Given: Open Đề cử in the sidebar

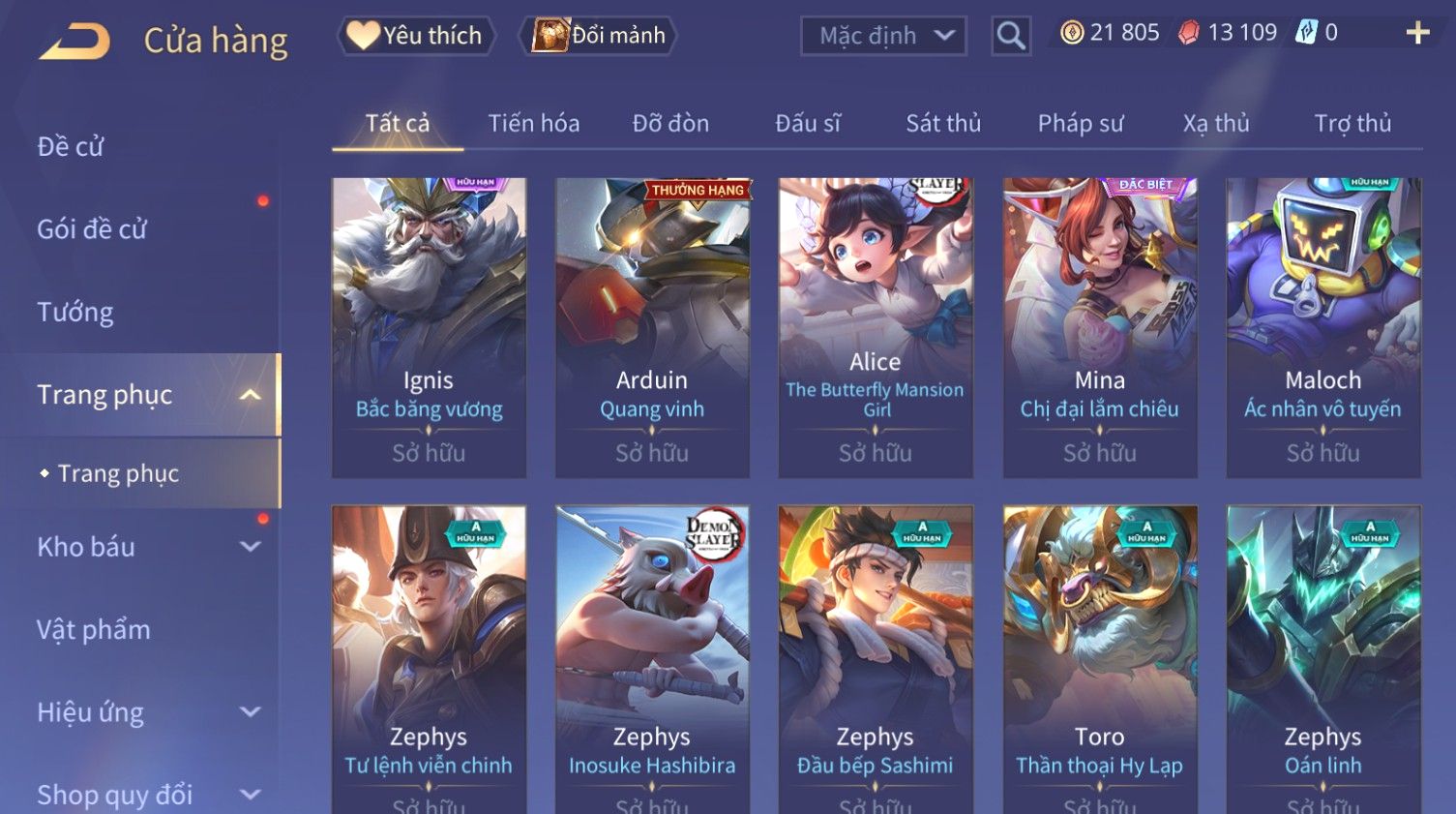Looking at the screenshot, I should coord(71,147).
